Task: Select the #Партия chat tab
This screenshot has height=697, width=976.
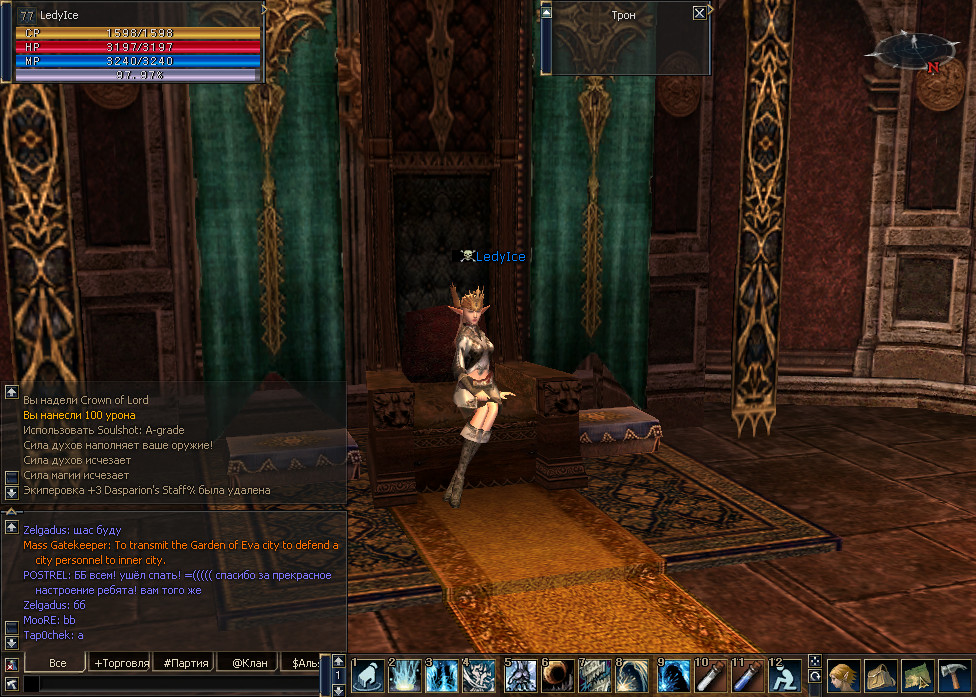Action: click(186, 663)
